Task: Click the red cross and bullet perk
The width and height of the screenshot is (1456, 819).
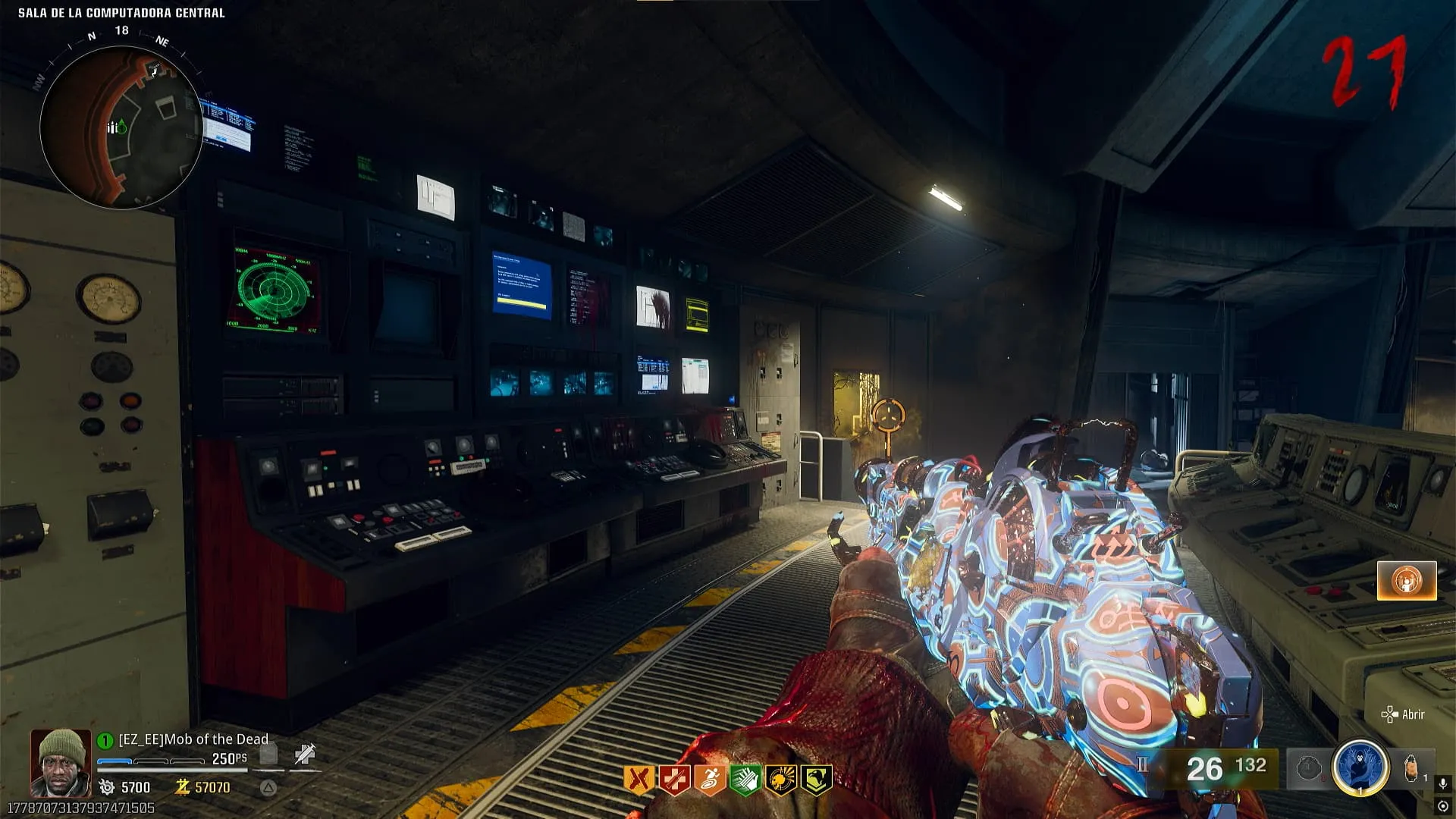Action: [x=674, y=780]
